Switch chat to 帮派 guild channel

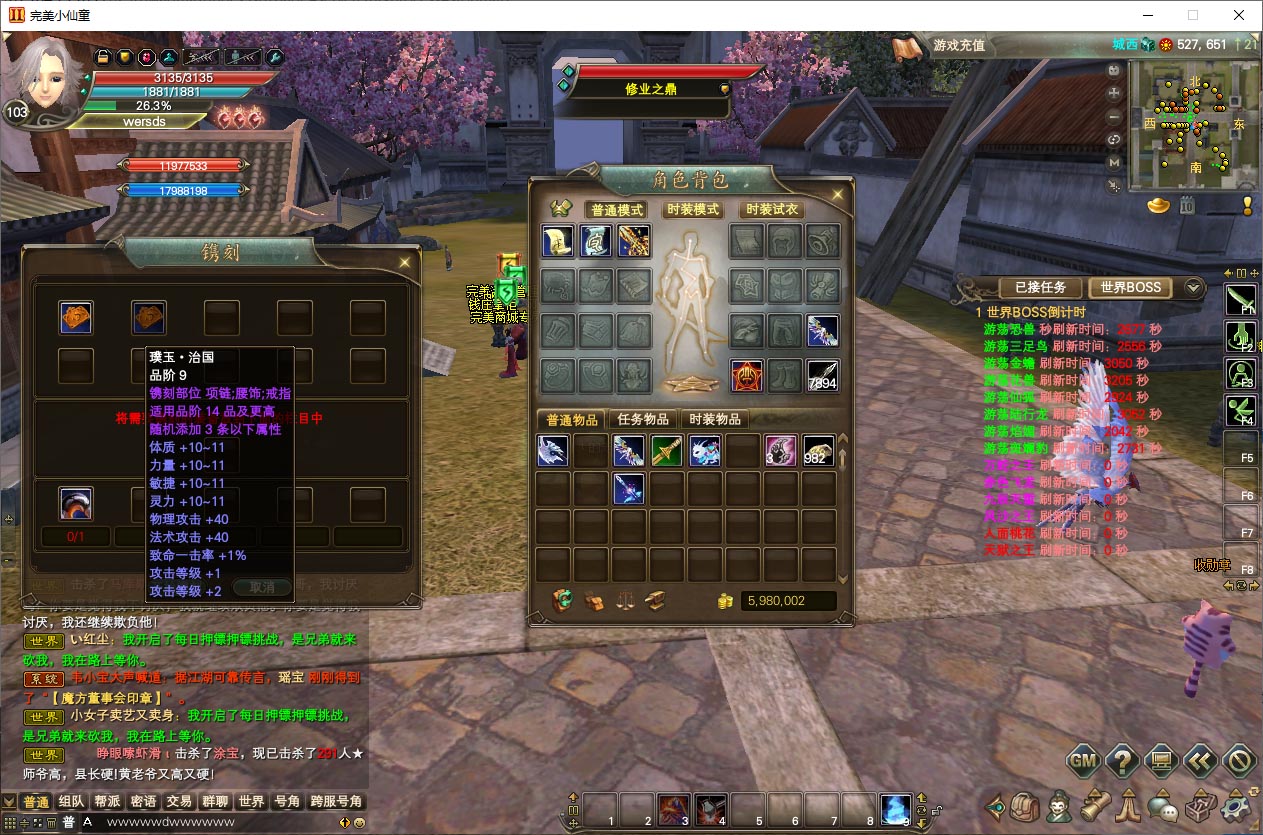(107, 802)
